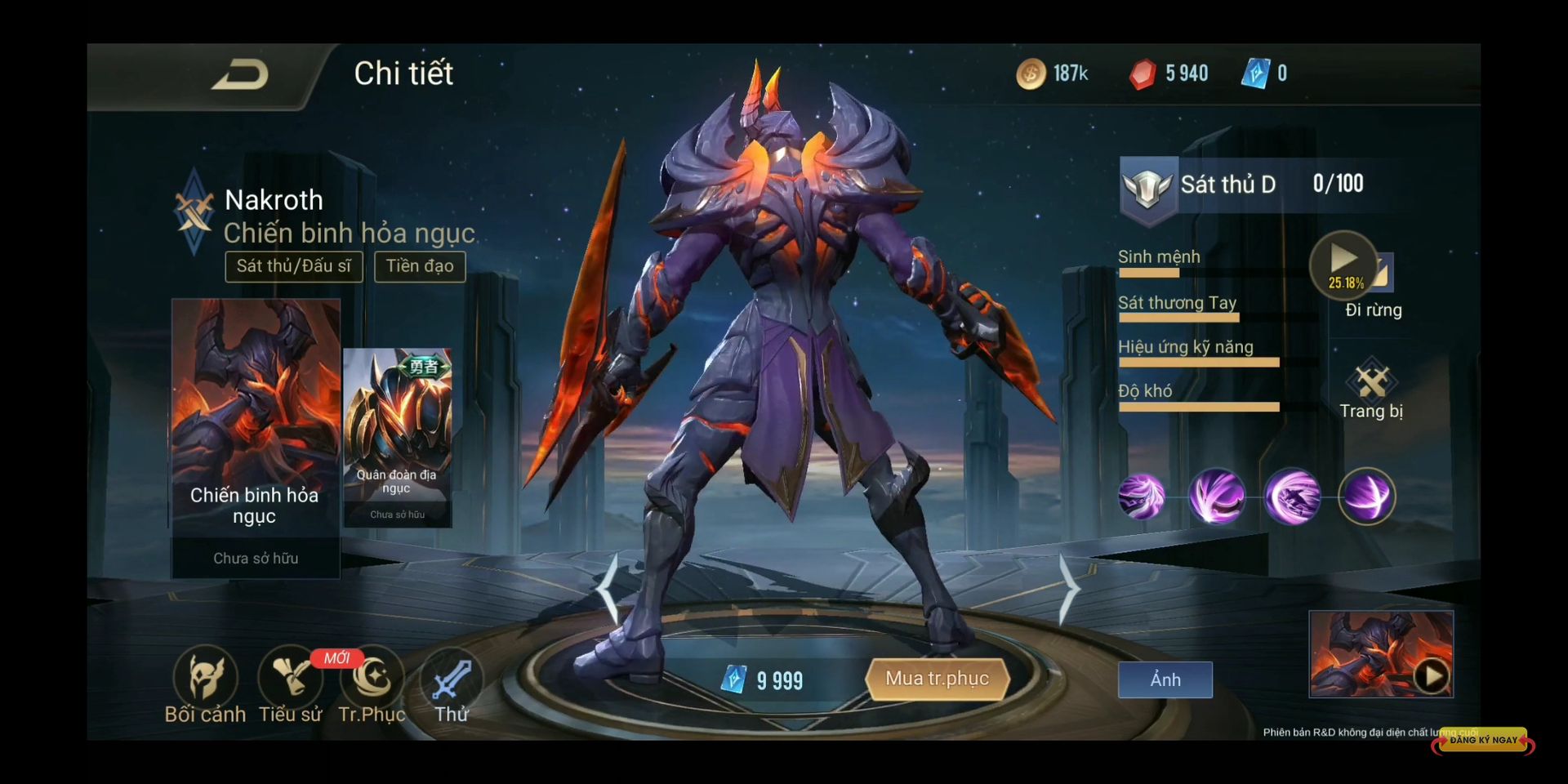Show the previous hero with left arrow
The image size is (1568, 784).
click(608, 589)
